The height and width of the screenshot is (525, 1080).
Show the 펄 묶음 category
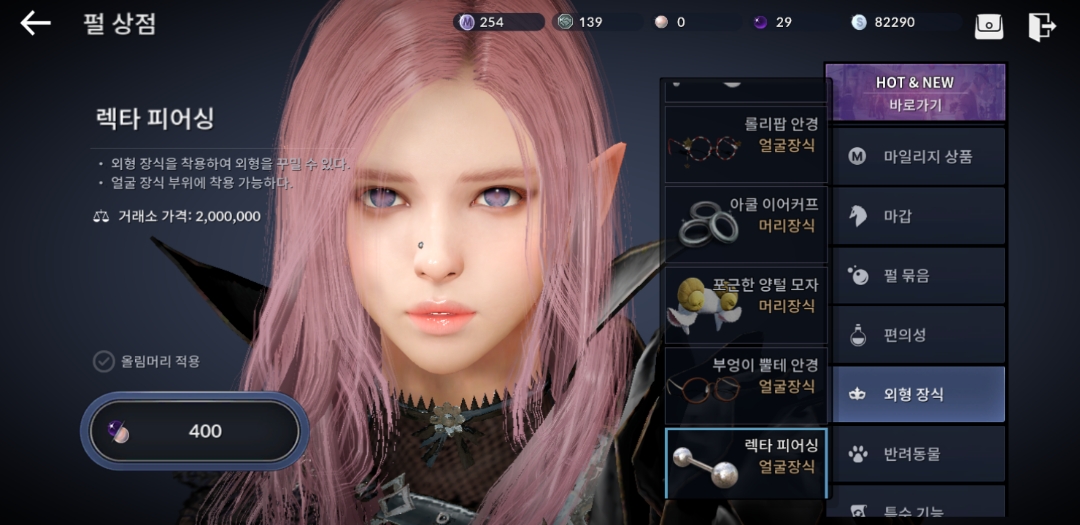(914, 276)
